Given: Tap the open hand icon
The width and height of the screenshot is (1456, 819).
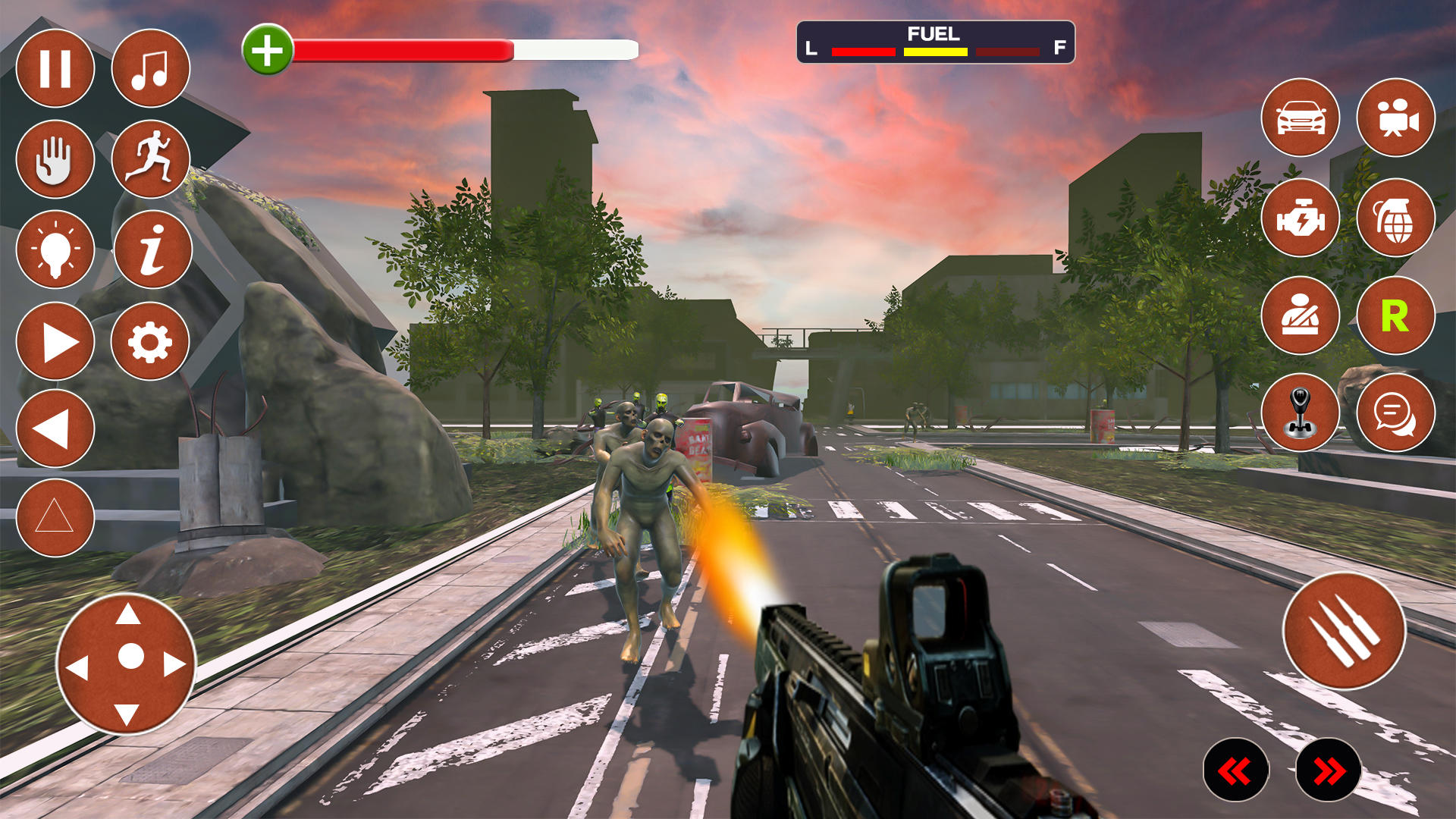Looking at the screenshot, I should 55,159.
